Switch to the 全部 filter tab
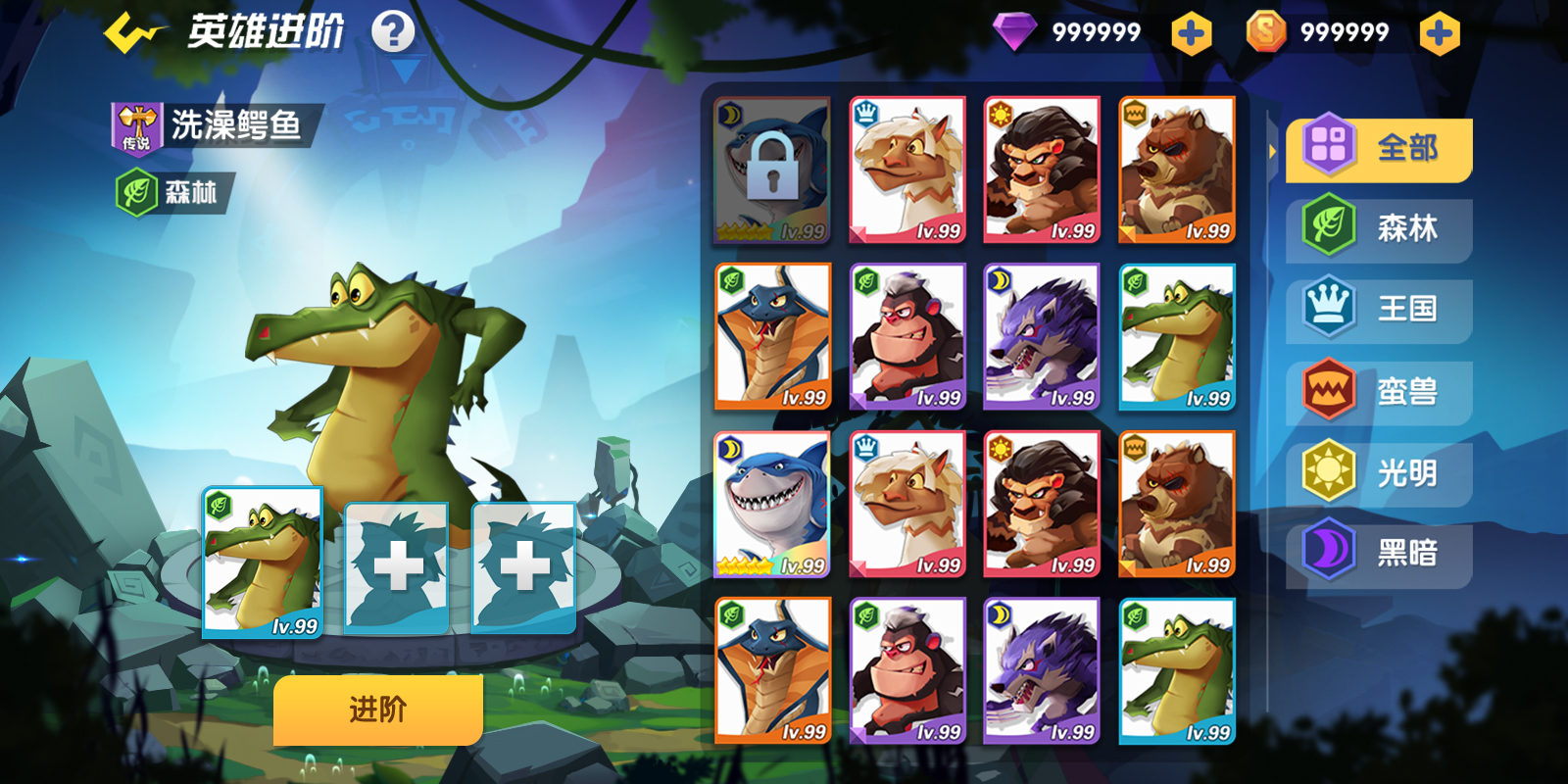 point(1380,149)
